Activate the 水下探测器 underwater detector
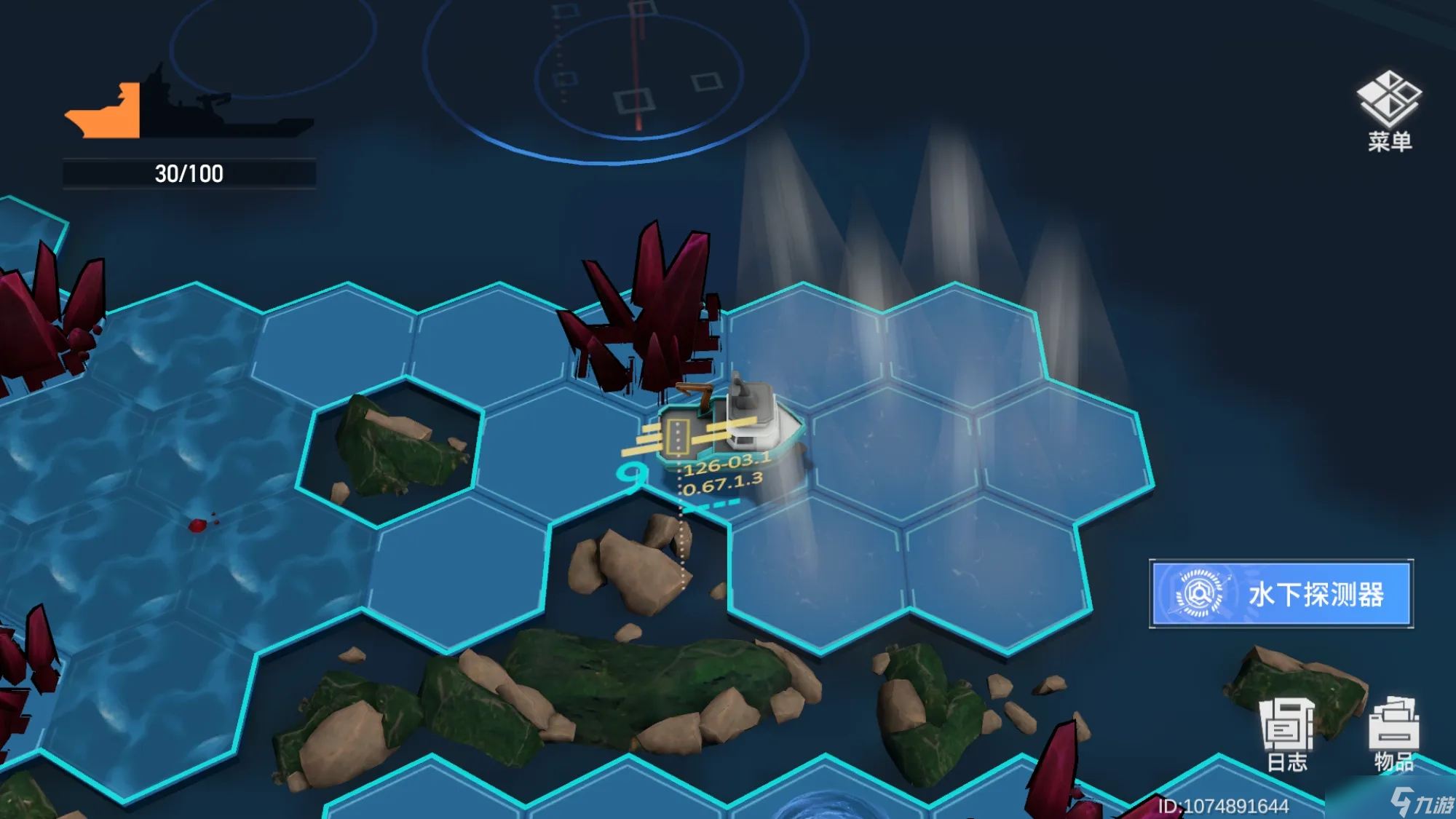This screenshot has width=1456, height=819. point(1281,593)
